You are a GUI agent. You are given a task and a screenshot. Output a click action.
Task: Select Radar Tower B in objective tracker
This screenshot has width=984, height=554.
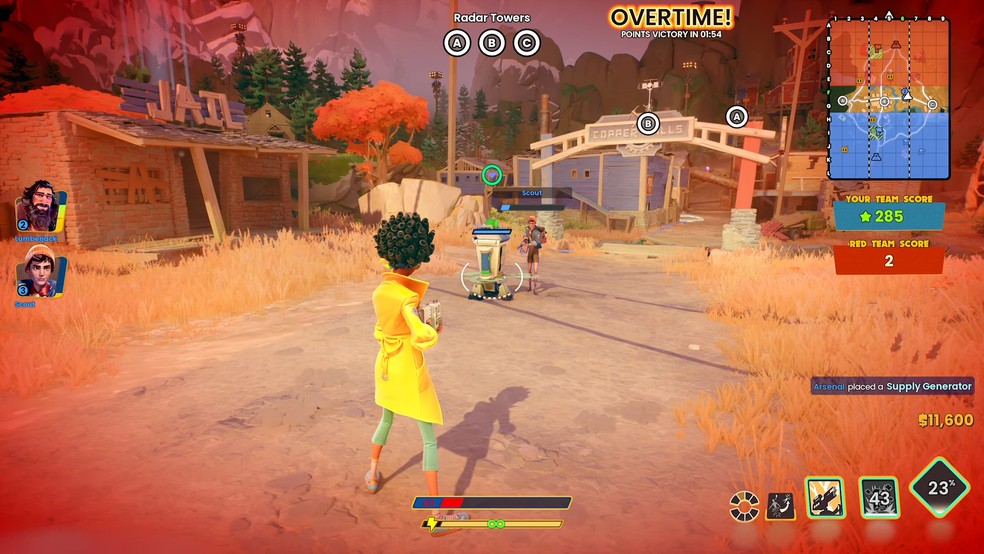tap(491, 43)
